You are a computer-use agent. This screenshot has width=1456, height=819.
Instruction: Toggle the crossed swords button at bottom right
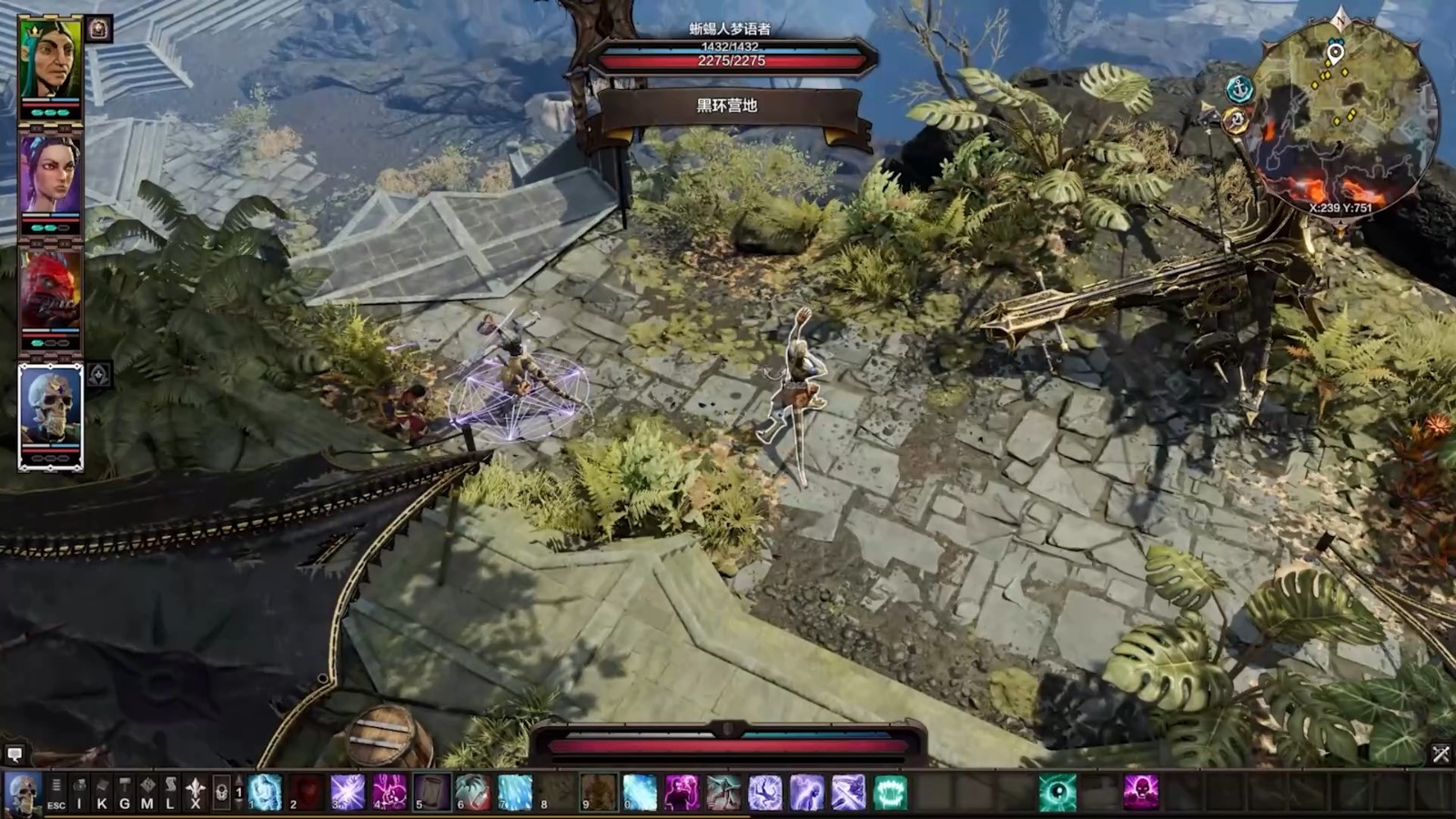1441,753
